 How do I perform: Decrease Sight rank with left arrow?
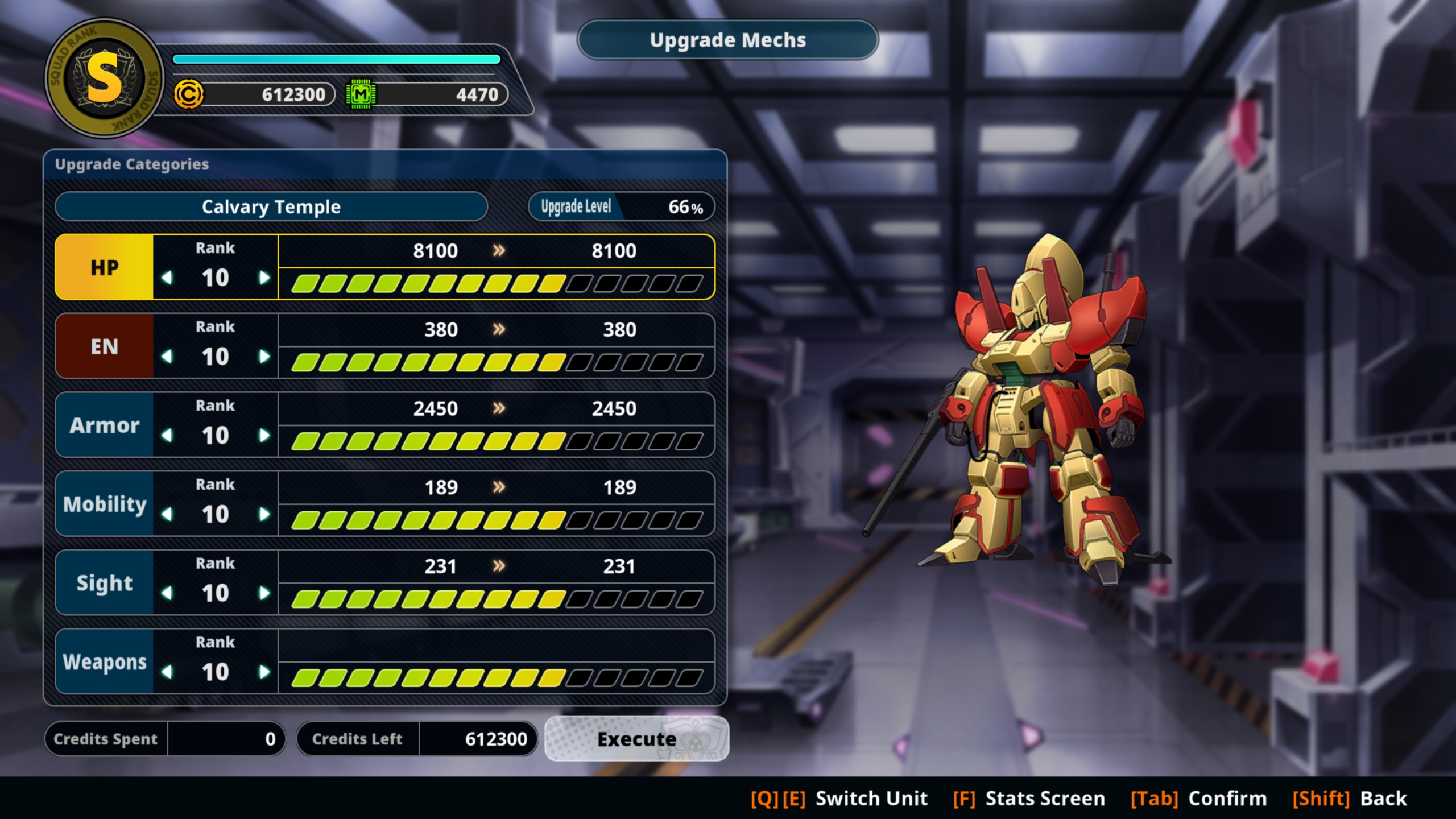(x=167, y=593)
